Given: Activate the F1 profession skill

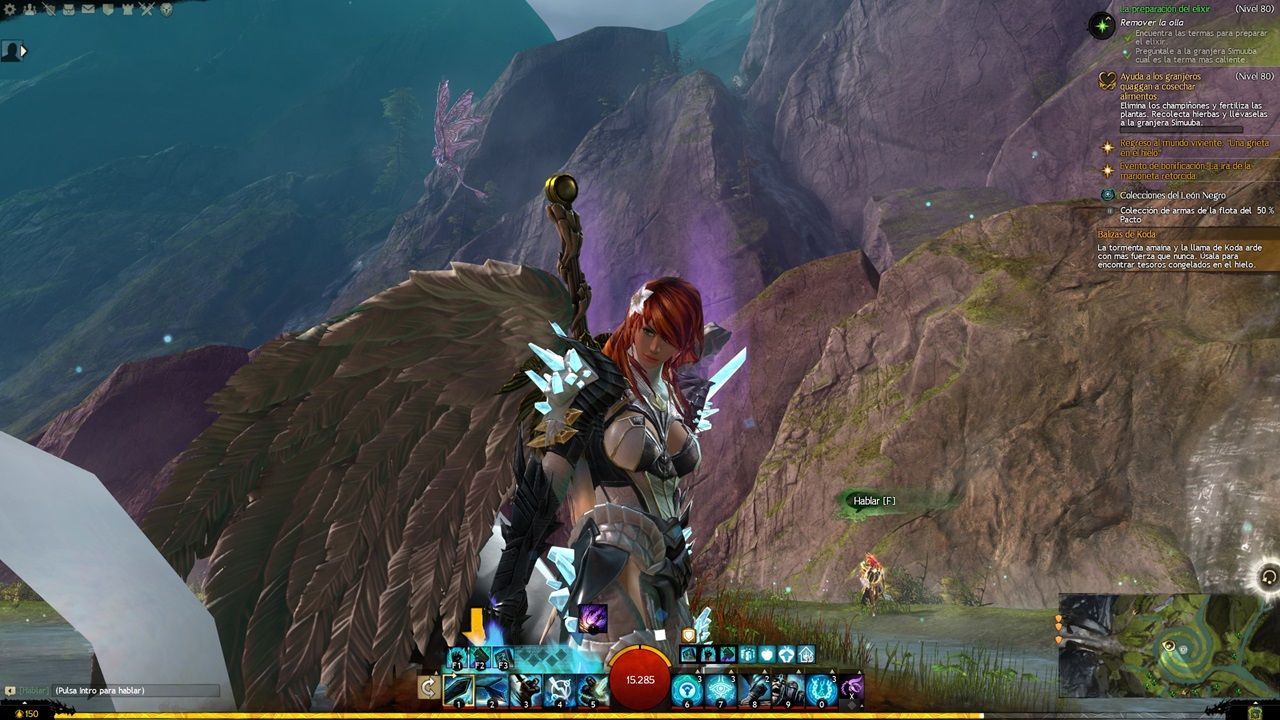Looking at the screenshot, I should (x=458, y=657).
